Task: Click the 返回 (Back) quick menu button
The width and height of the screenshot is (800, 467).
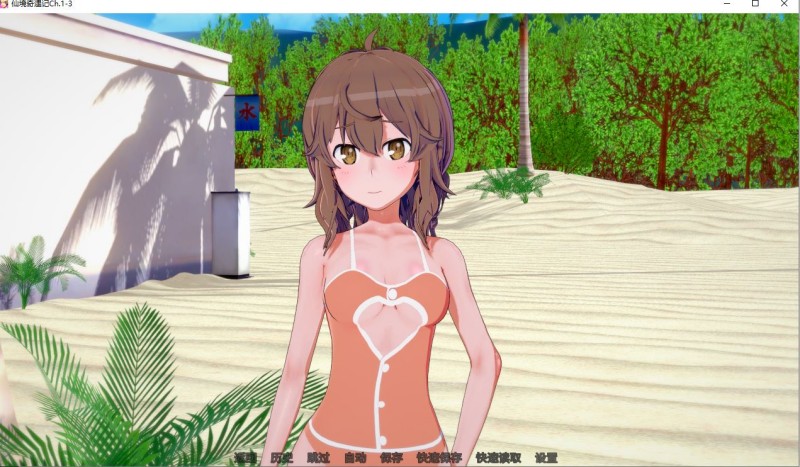Action: pos(245,458)
